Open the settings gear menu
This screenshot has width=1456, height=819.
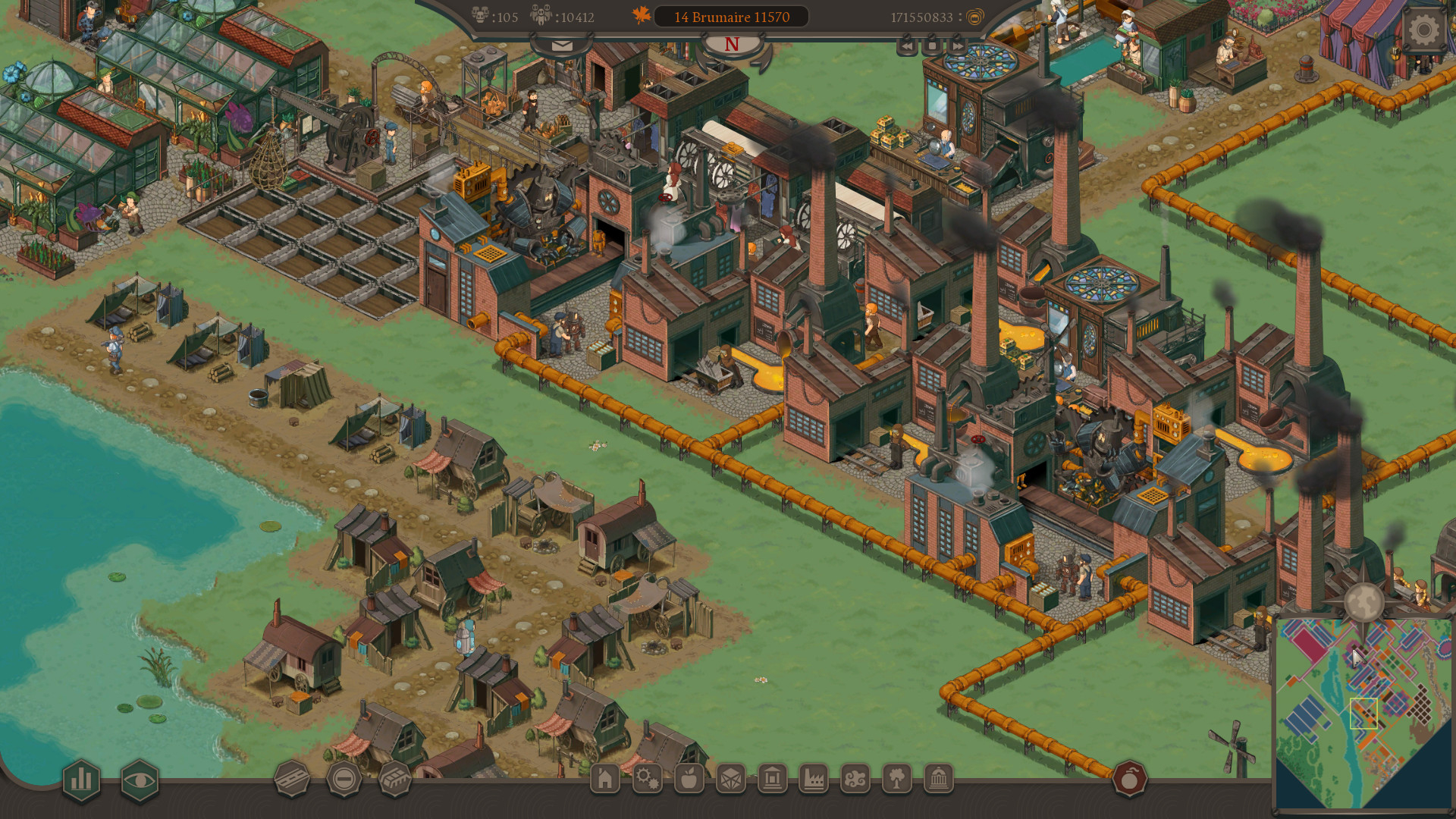(x=1424, y=30)
